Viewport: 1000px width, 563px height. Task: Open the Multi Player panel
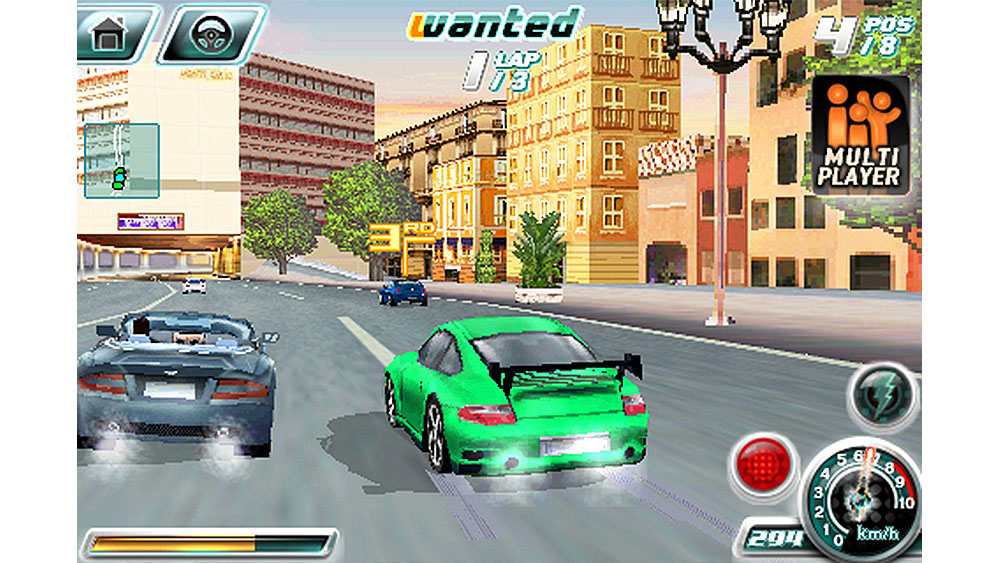tap(858, 134)
